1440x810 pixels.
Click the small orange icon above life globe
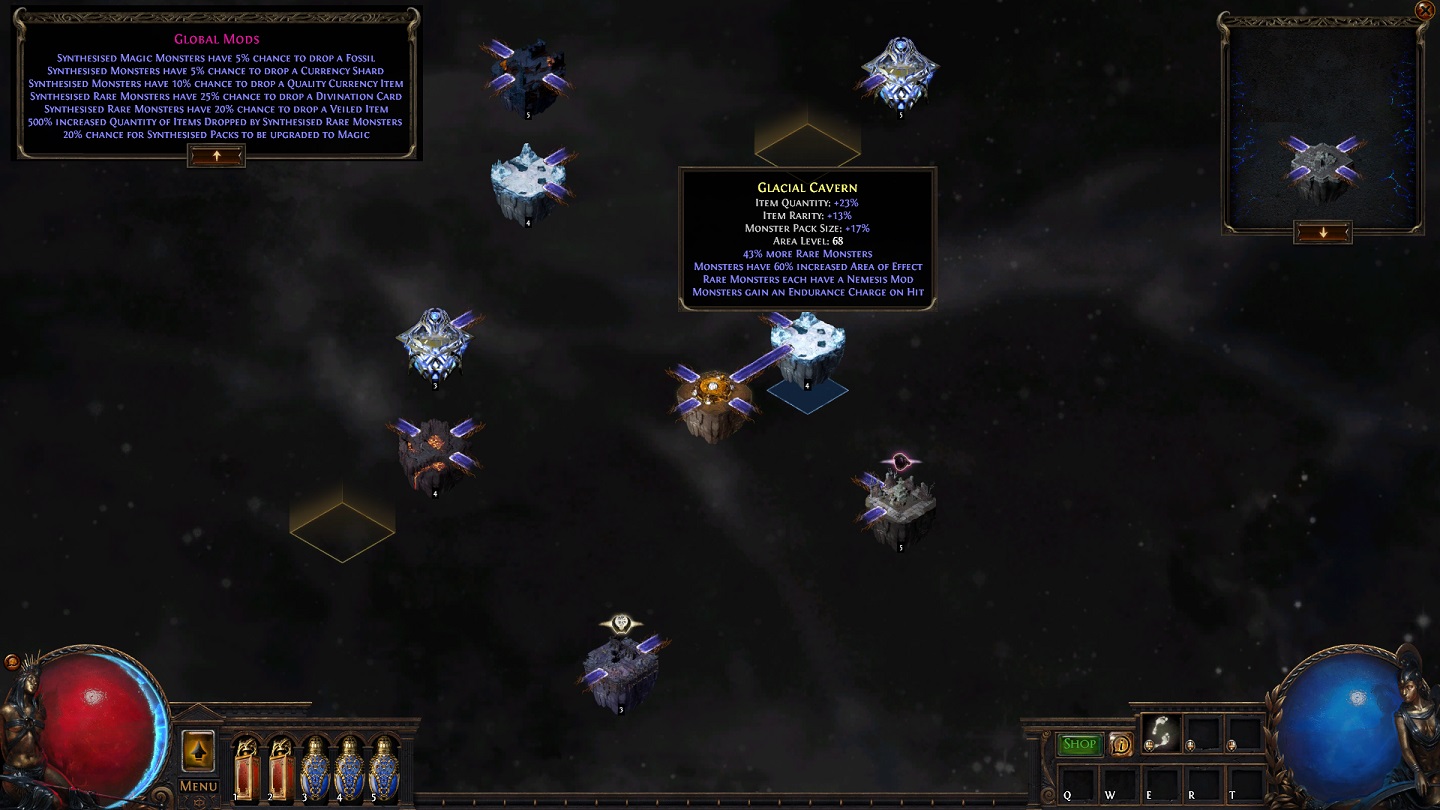[x=12, y=661]
